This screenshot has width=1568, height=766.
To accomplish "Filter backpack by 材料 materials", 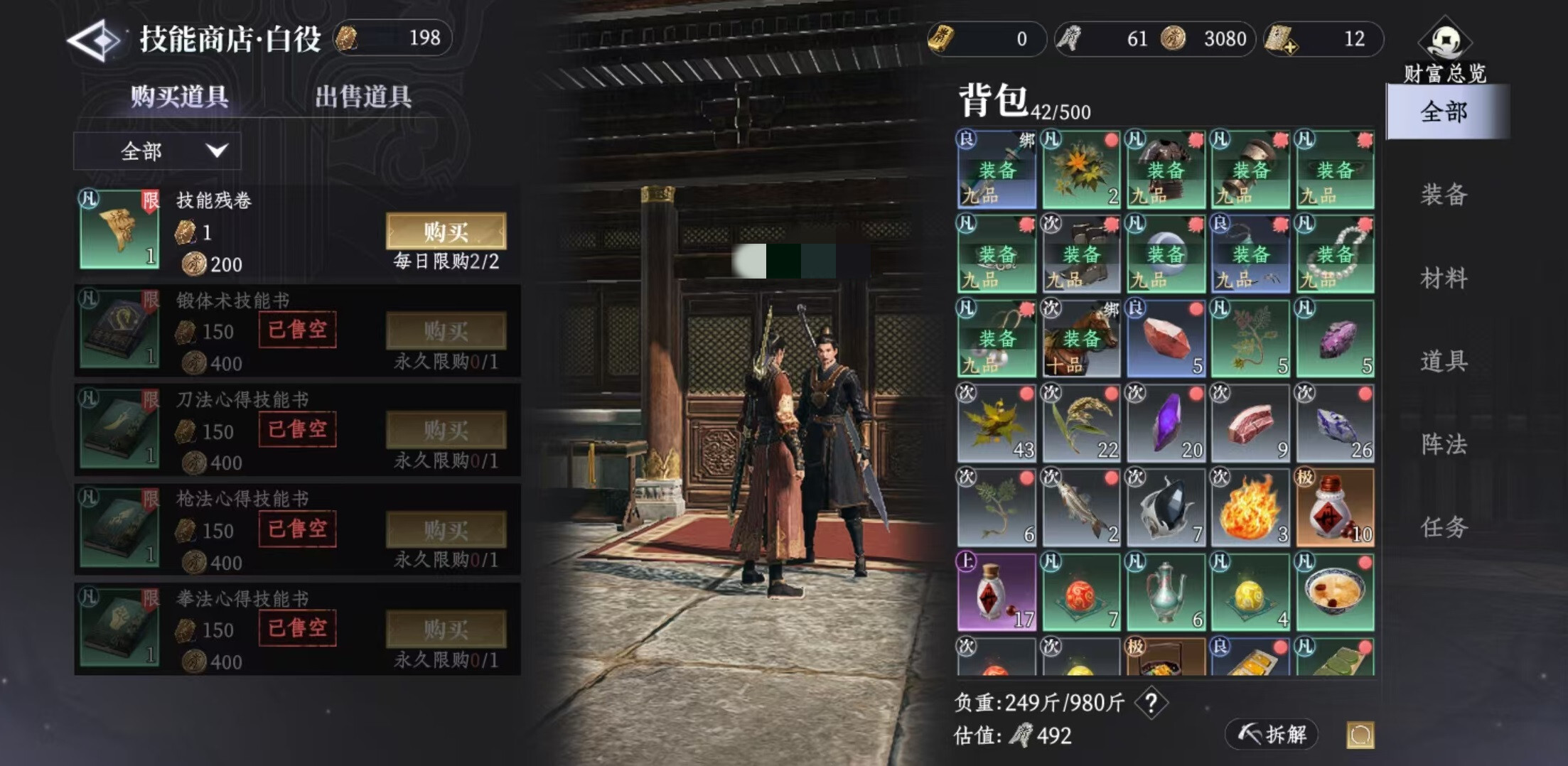I will [1444, 278].
